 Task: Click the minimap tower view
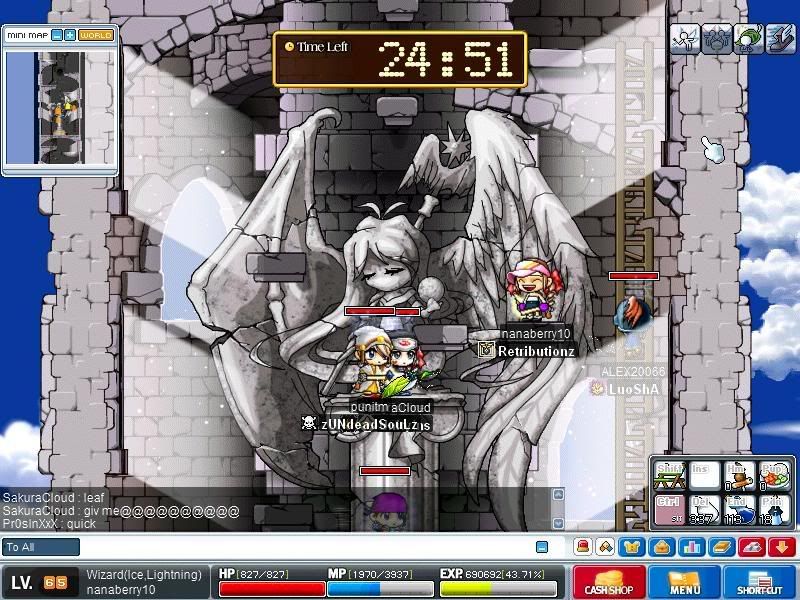[x=60, y=108]
